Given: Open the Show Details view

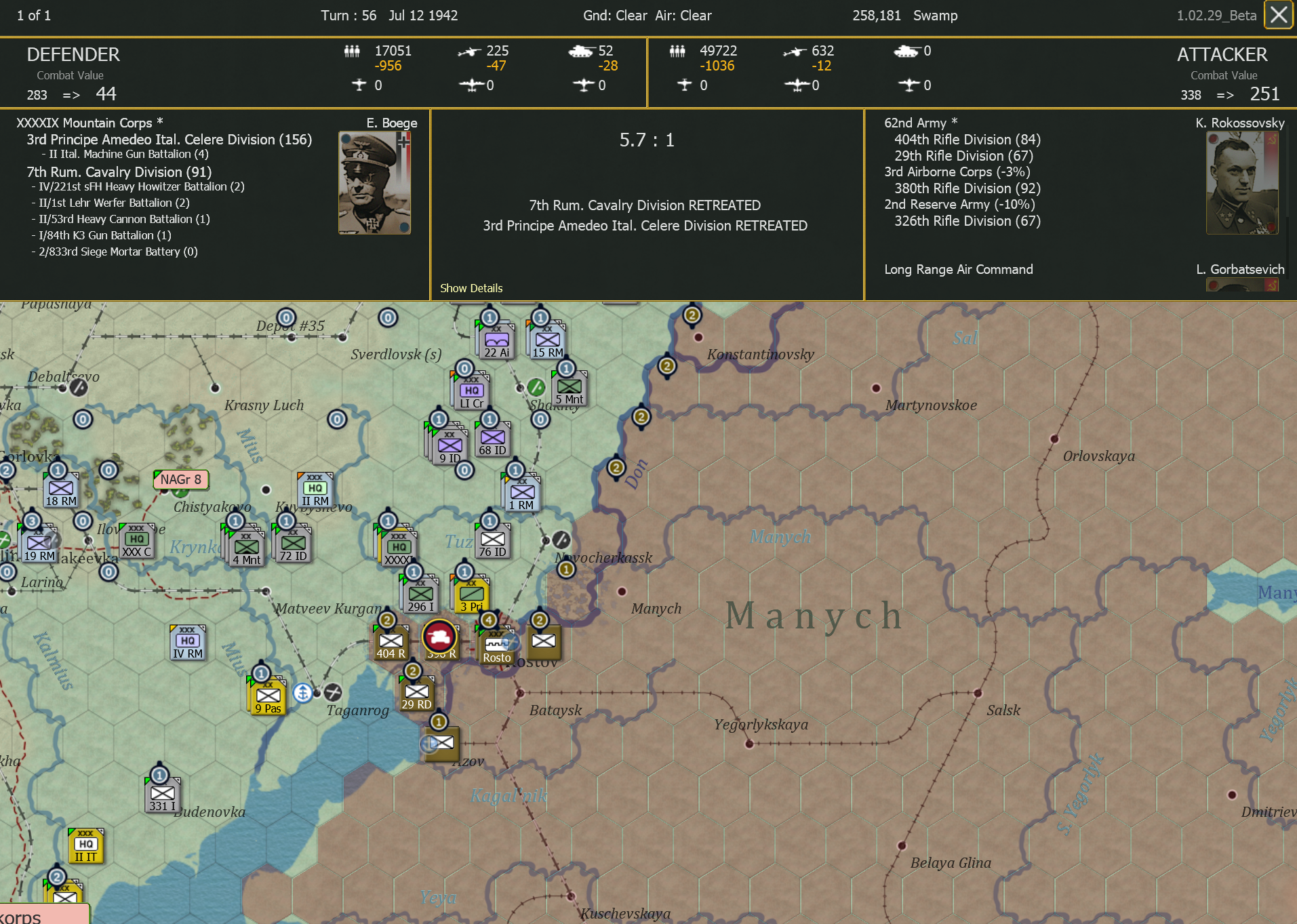Looking at the screenshot, I should click(x=471, y=287).
